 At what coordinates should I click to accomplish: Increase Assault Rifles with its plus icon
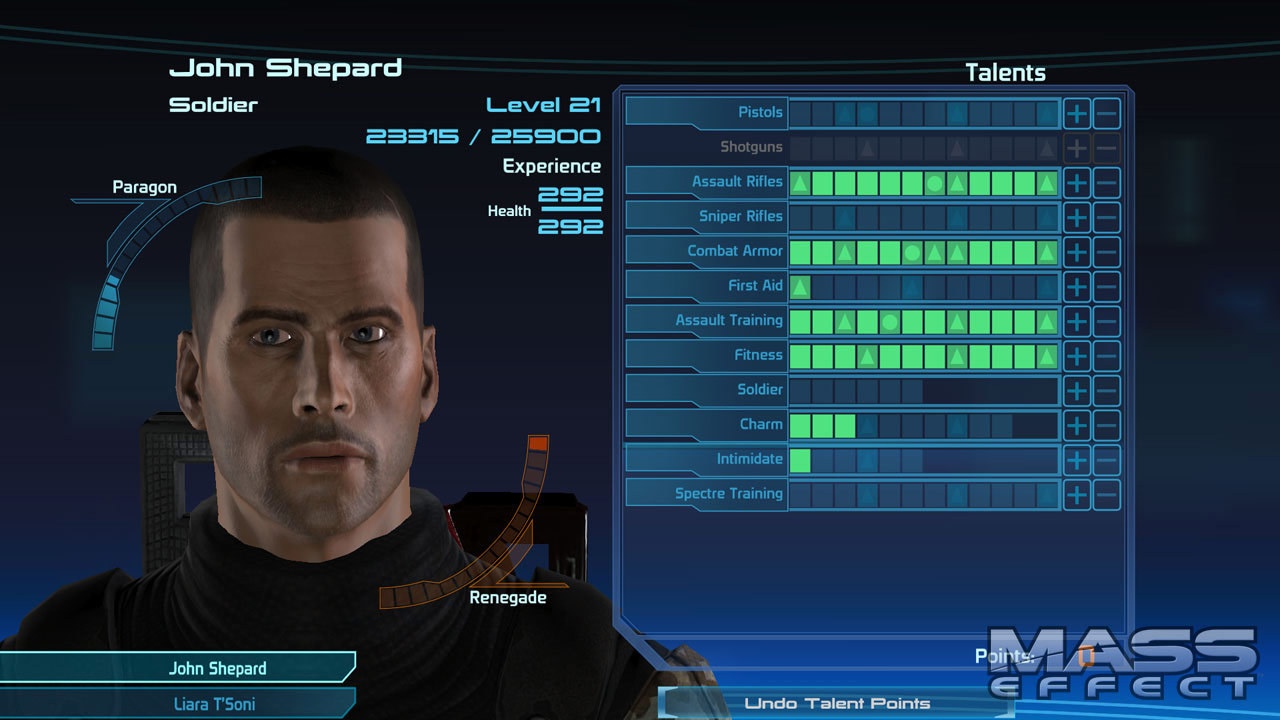pos(1078,181)
